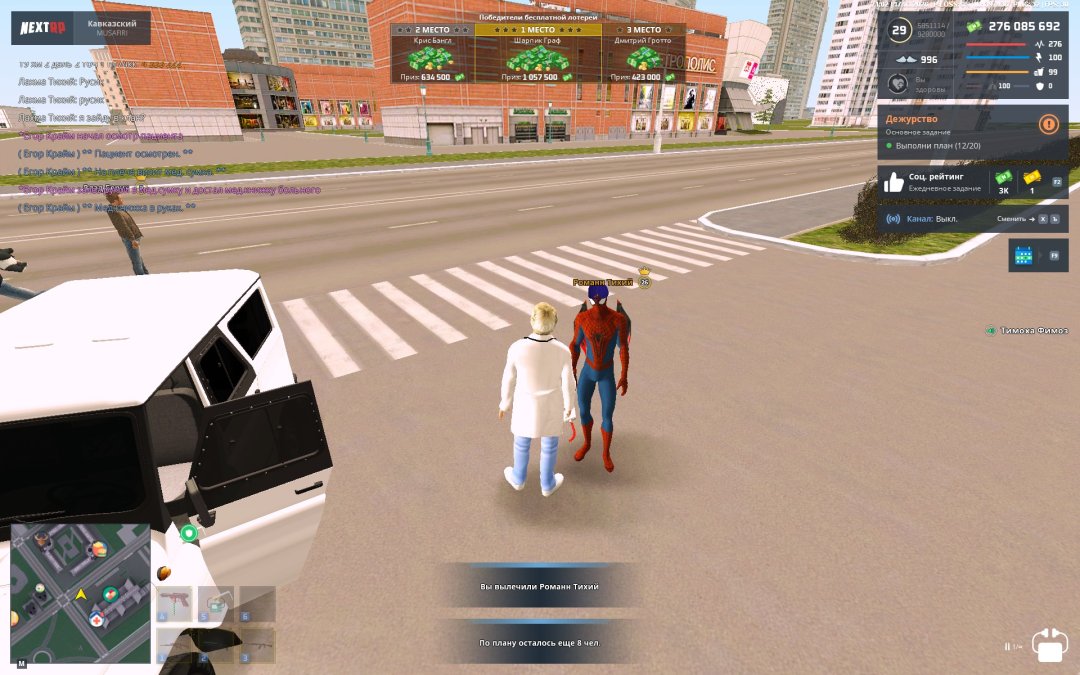Open the blue calendar events icon
The height and width of the screenshot is (675, 1080).
tap(1023, 255)
